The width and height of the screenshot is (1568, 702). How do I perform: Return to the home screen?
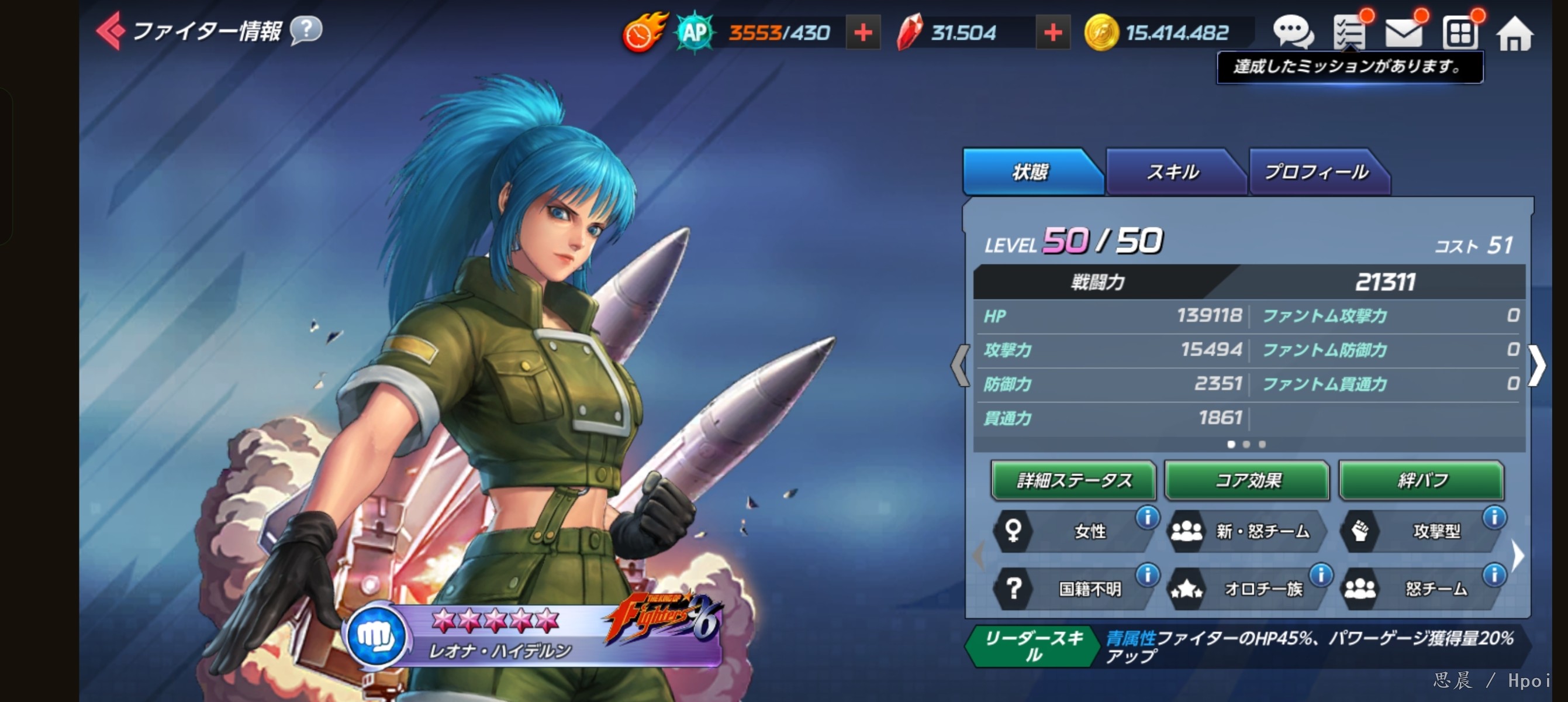(1514, 33)
